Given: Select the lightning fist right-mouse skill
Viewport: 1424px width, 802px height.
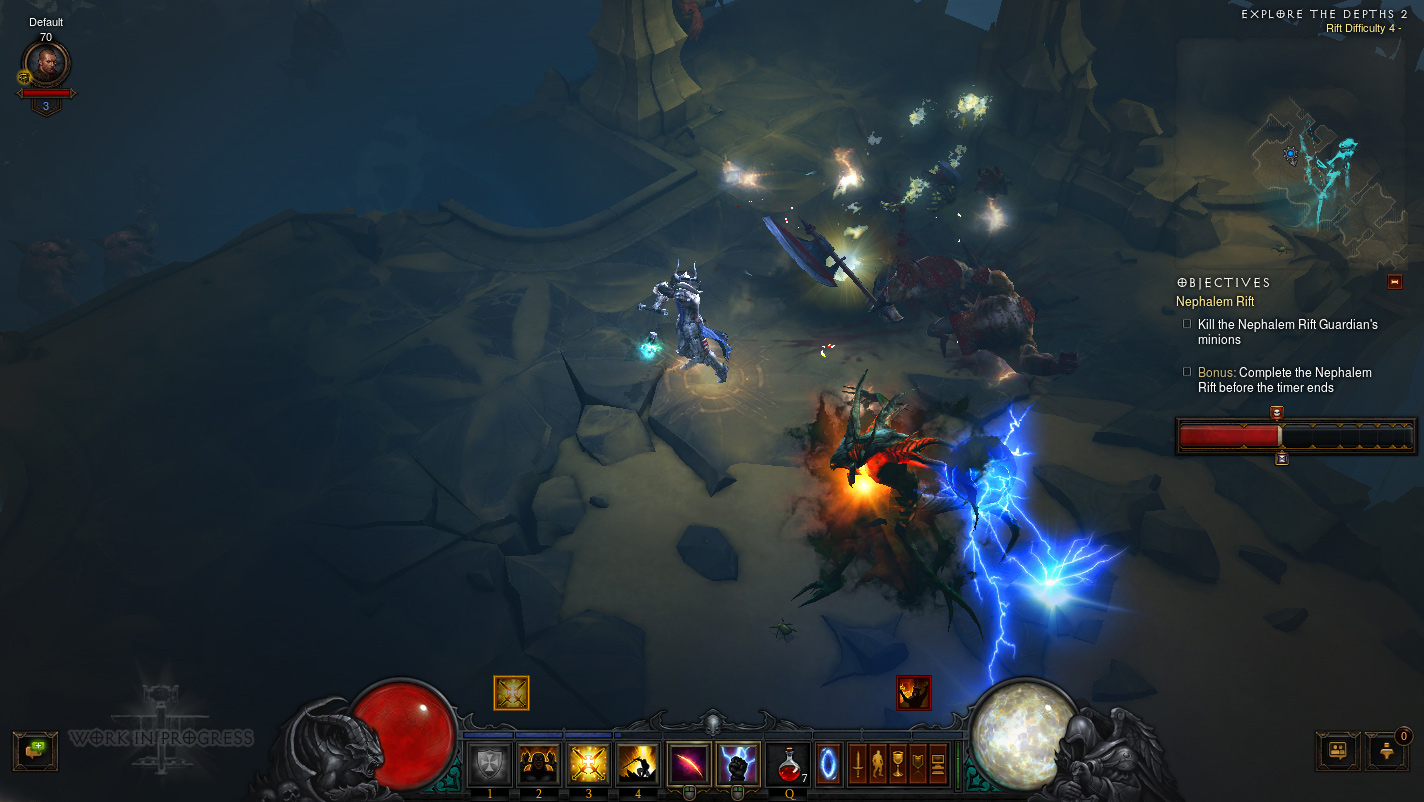Looking at the screenshot, I should (738, 764).
